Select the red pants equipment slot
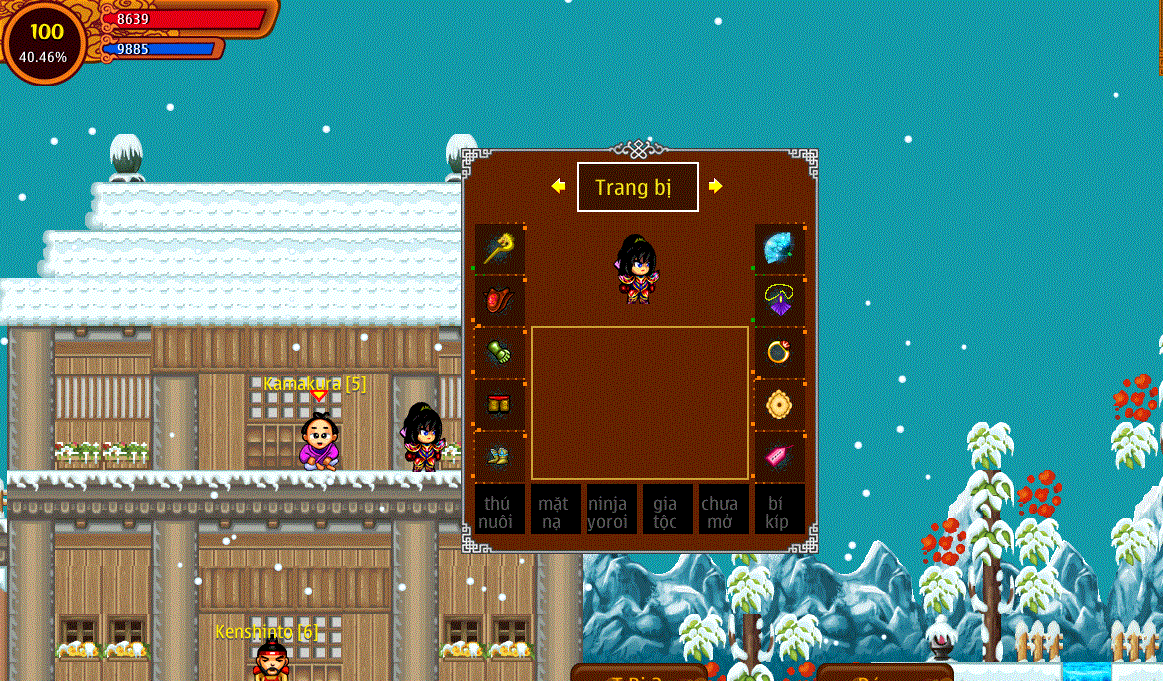Image resolution: width=1163 pixels, height=681 pixels. (x=500, y=404)
